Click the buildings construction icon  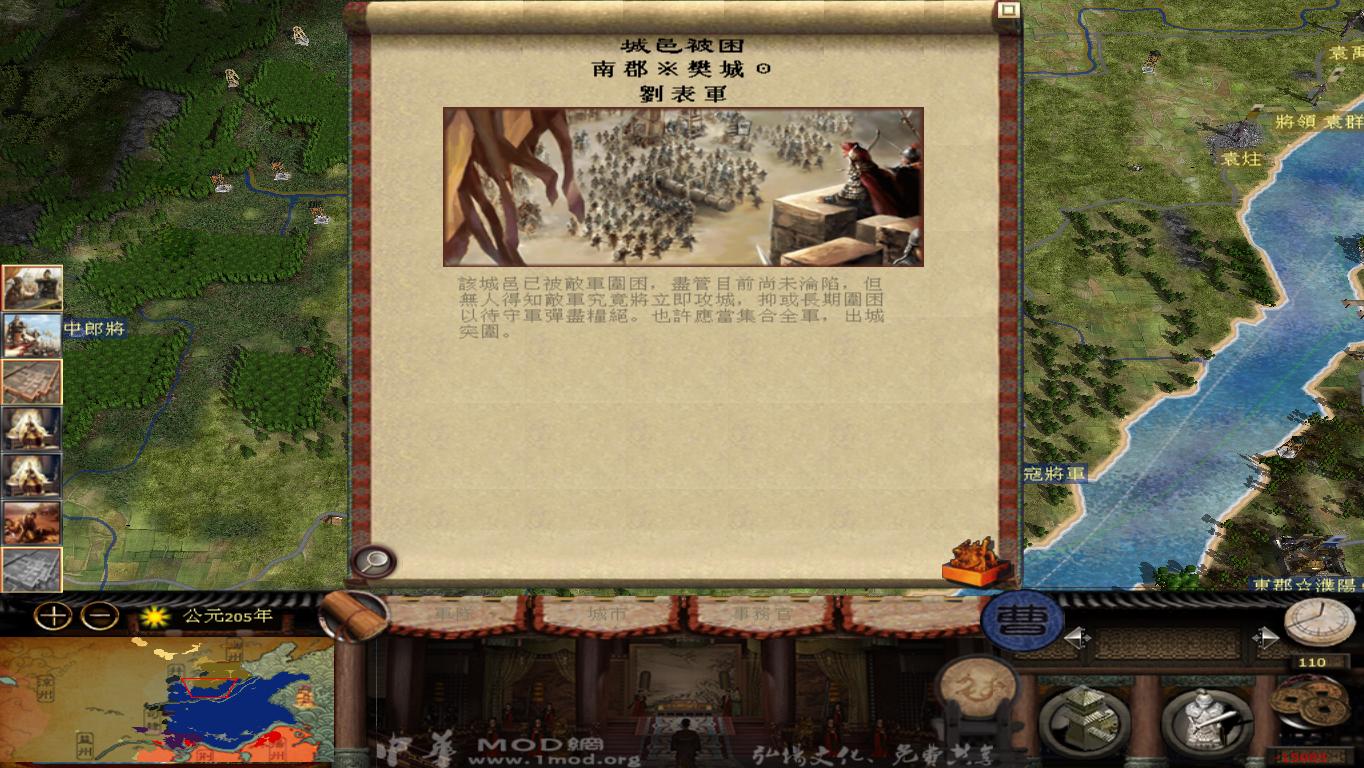1083,717
